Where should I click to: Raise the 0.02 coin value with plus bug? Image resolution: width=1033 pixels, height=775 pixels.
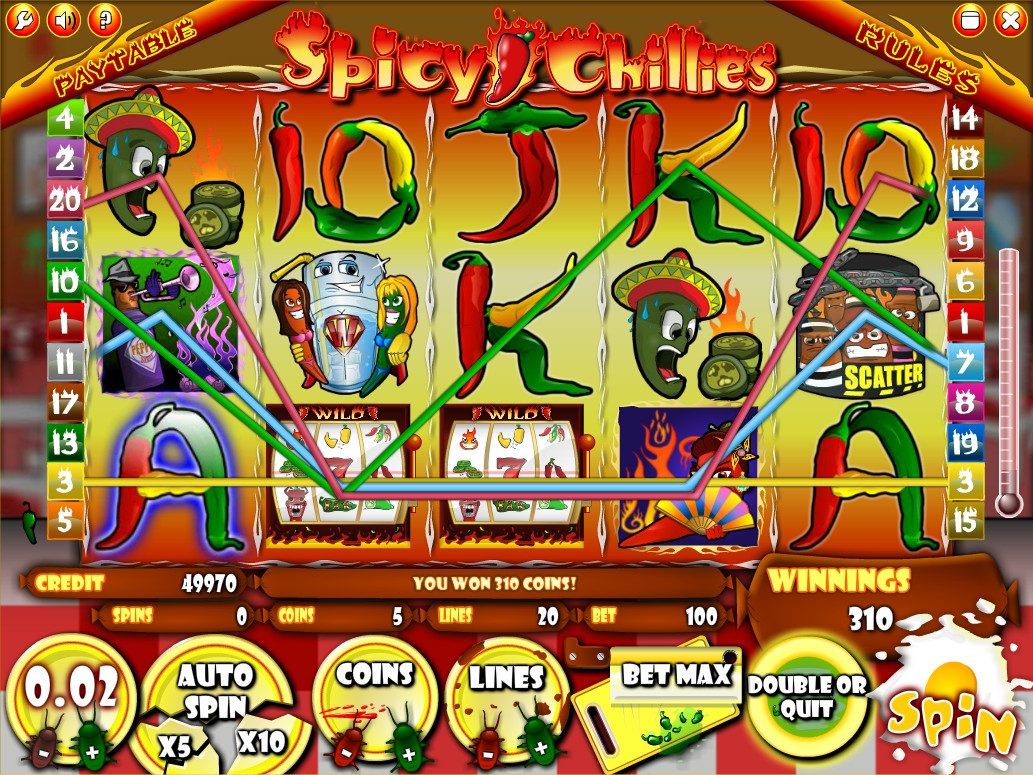click(x=93, y=745)
